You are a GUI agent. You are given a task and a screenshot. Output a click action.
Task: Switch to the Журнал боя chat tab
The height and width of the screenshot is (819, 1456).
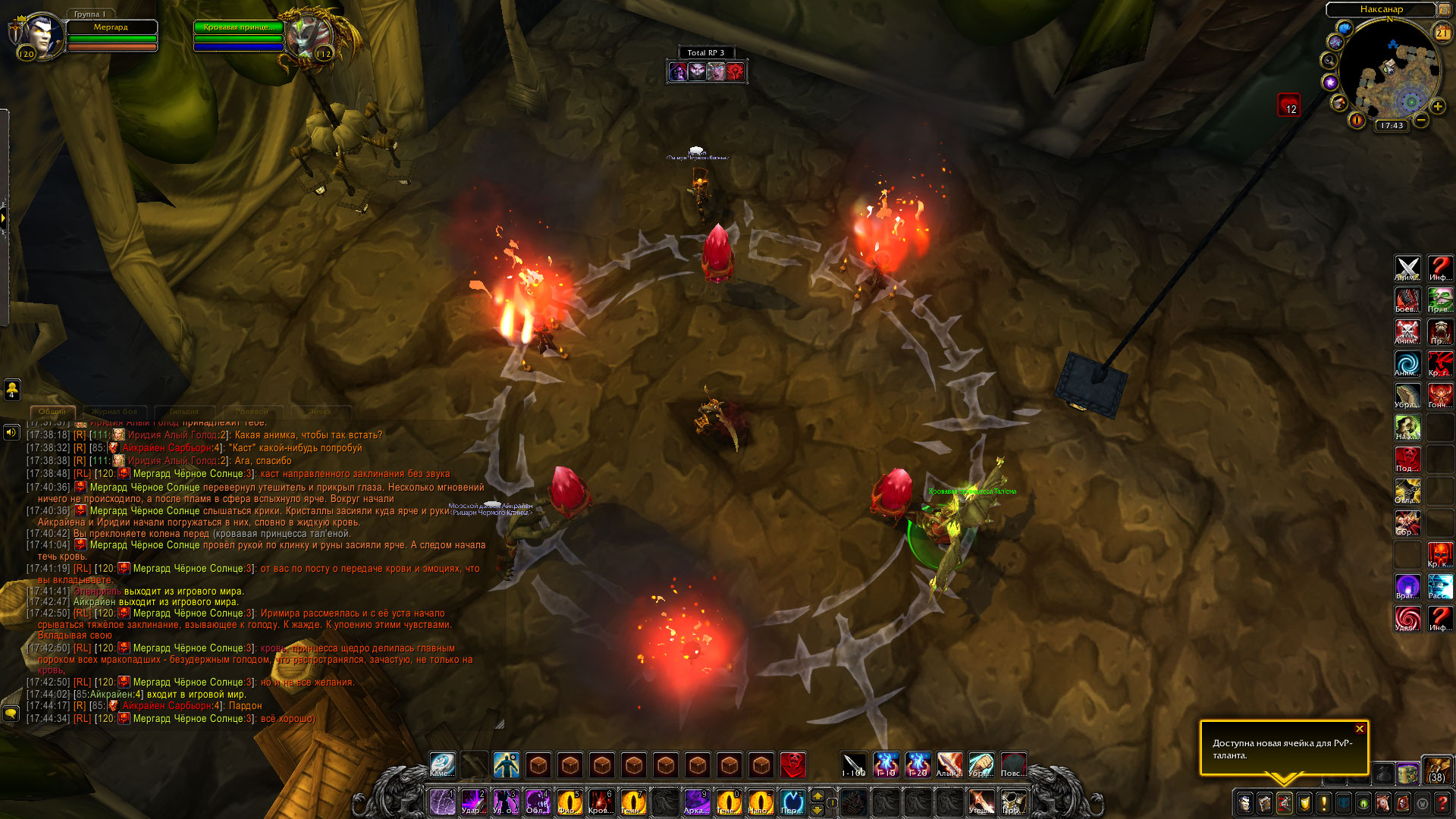tap(115, 412)
